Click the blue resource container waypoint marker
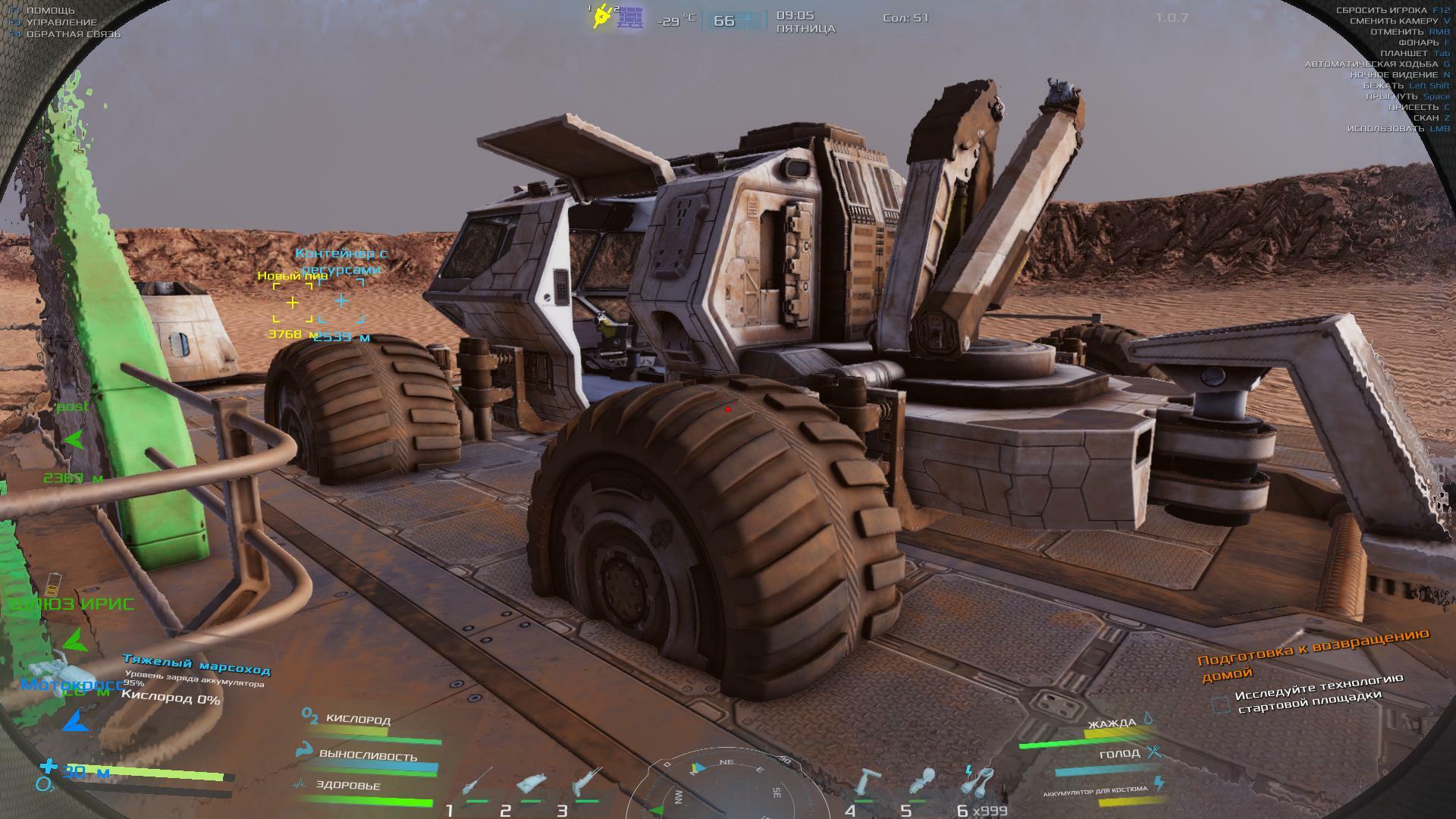Image resolution: width=1456 pixels, height=819 pixels. (x=341, y=302)
